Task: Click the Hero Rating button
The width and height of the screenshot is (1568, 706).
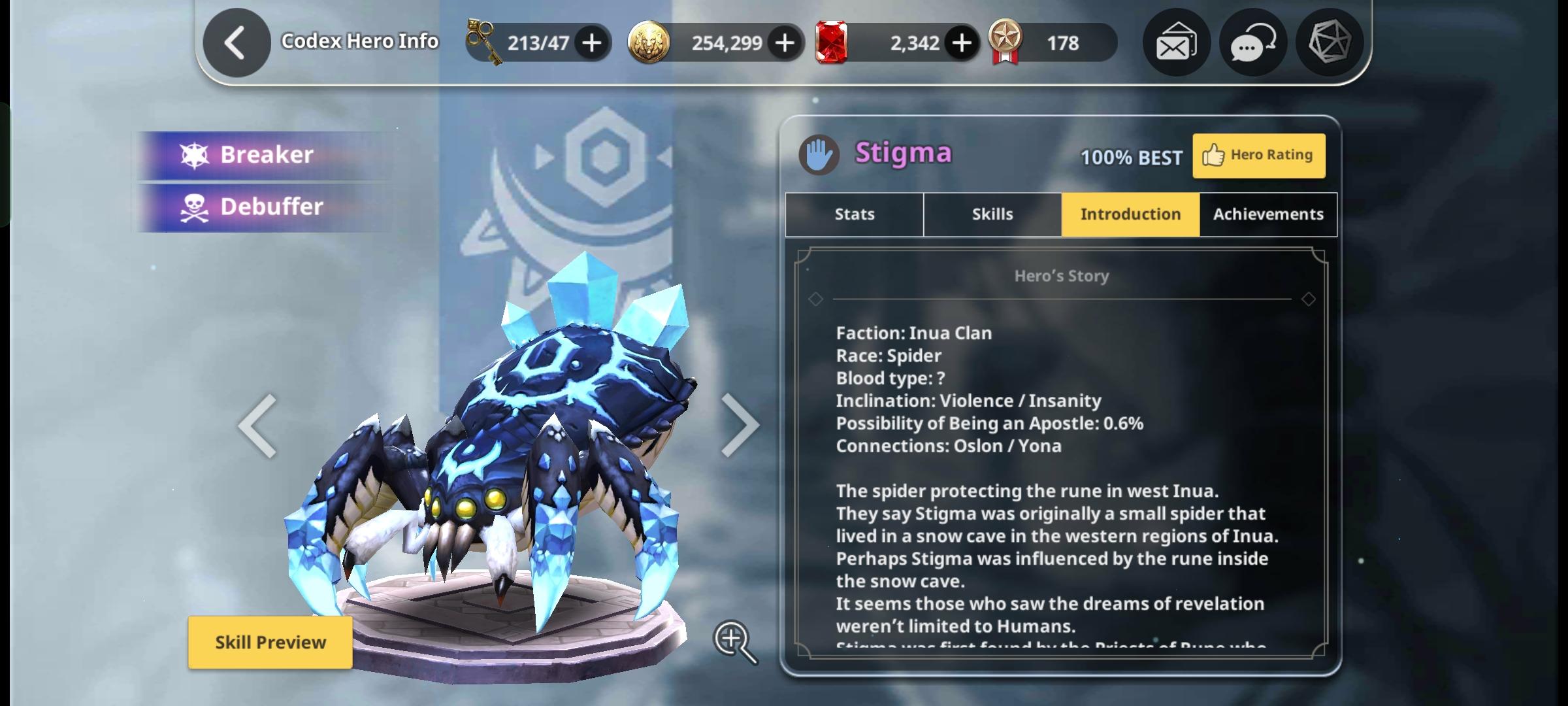Action: tap(1258, 155)
